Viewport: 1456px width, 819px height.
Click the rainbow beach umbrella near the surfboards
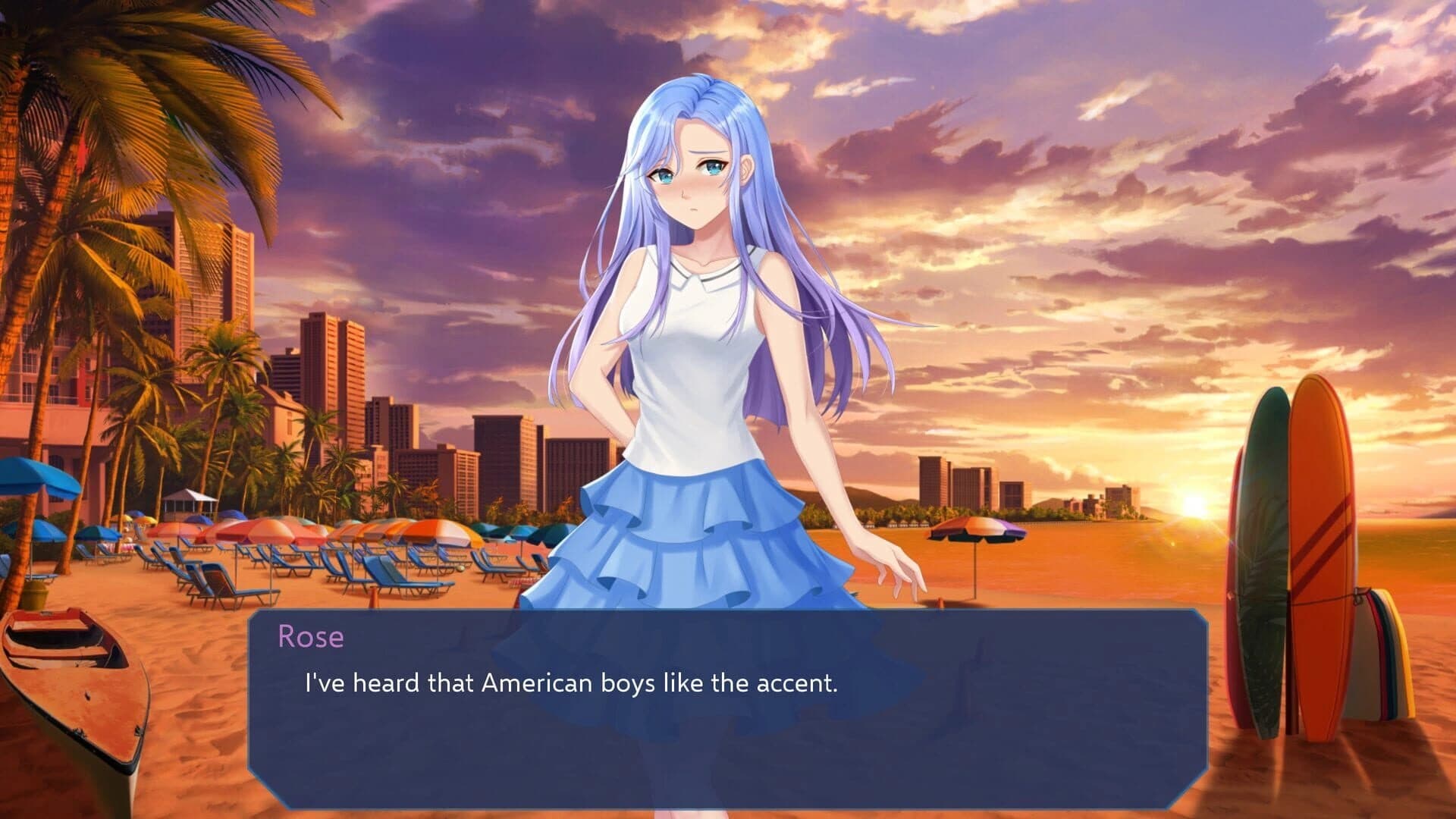coord(978,527)
